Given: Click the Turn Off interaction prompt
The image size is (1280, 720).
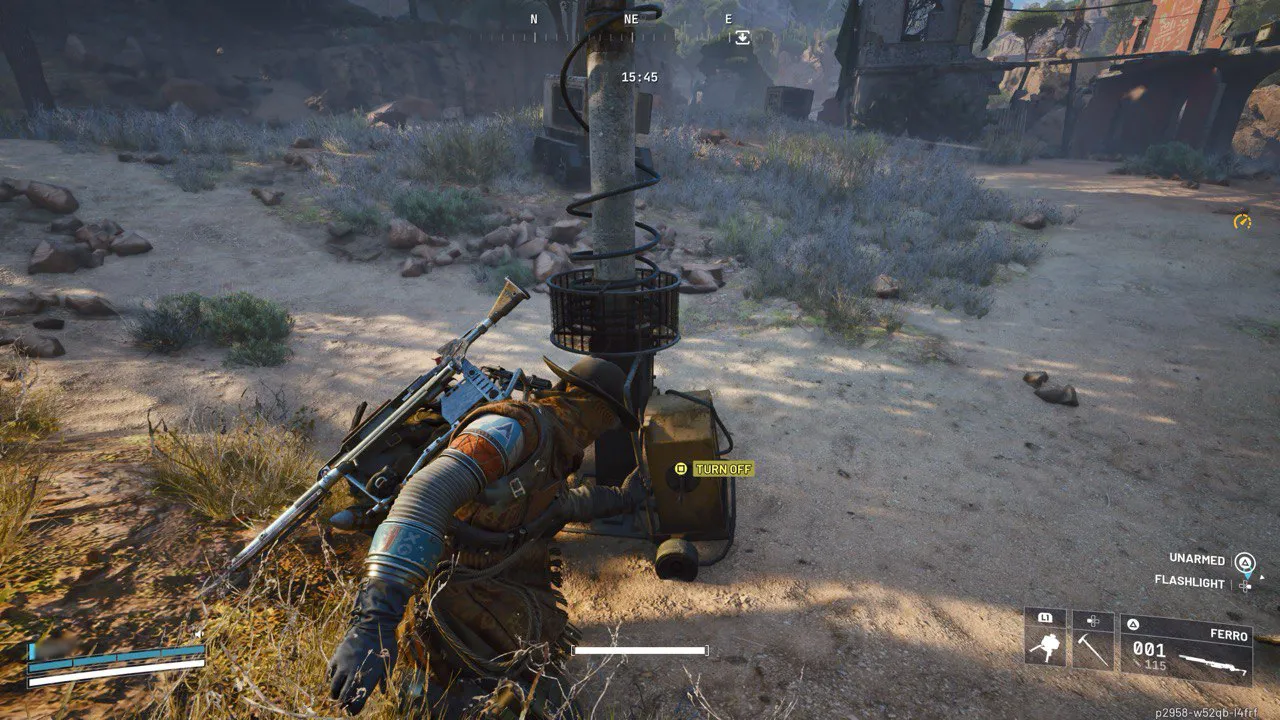Looking at the screenshot, I should 714,469.
